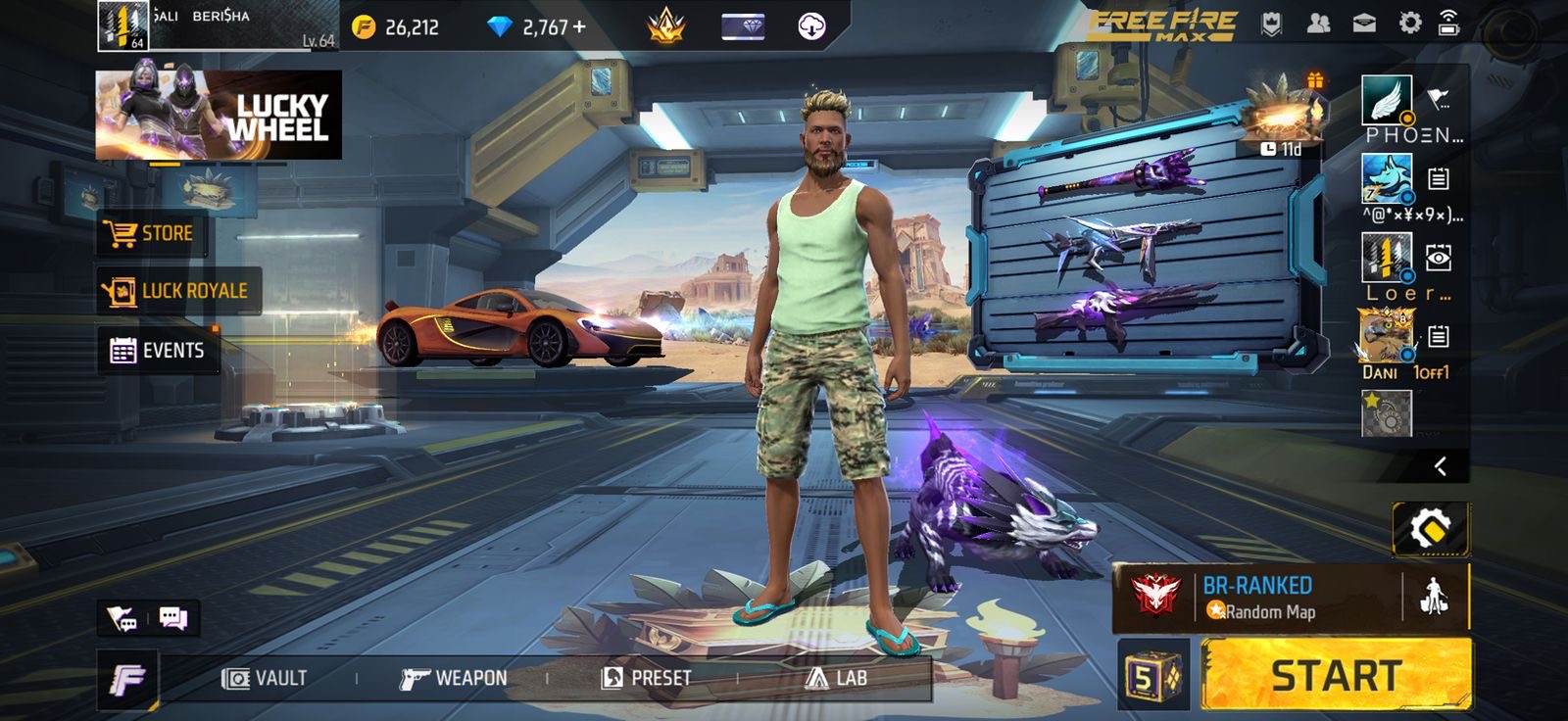The width and height of the screenshot is (1568, 721).
Task: Add diamonds with the plus button
Action: tap(579, 26)
